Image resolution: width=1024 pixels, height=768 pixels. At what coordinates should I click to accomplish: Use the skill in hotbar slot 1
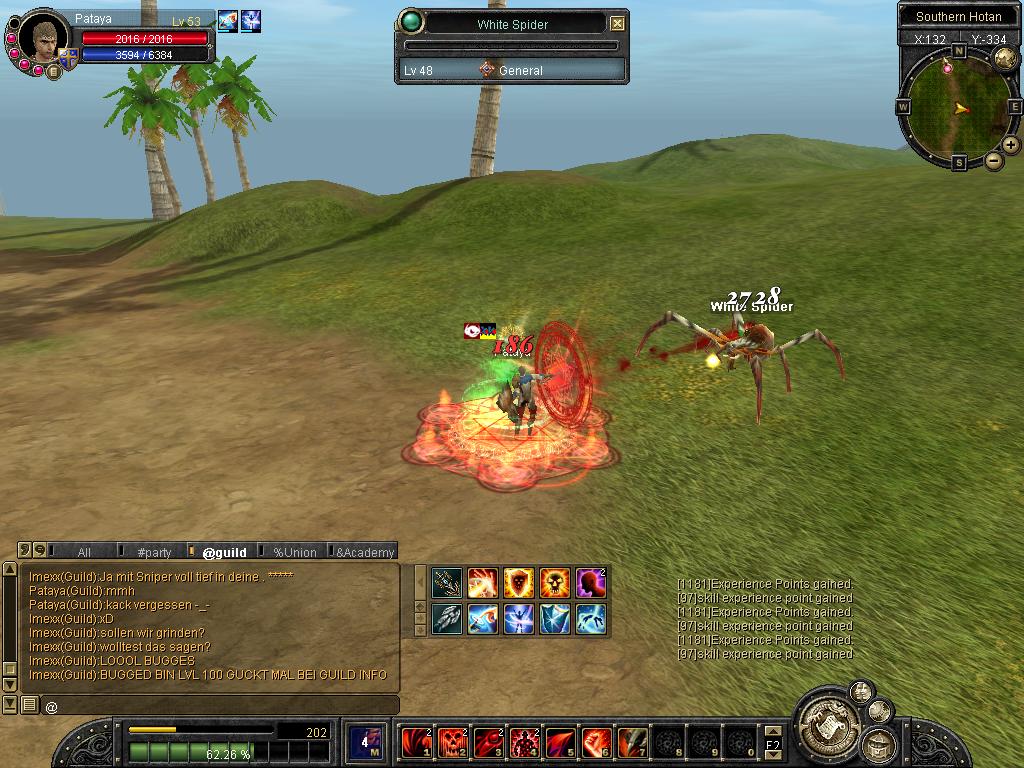(416, 742)
